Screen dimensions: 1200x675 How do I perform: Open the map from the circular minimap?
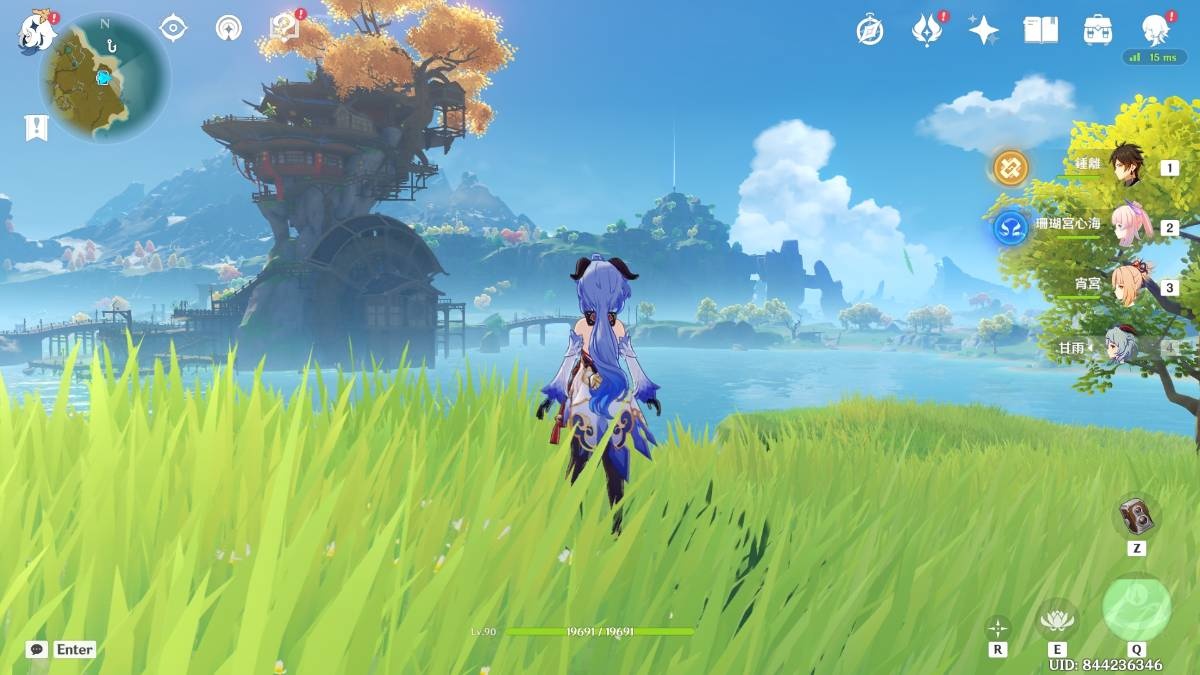(x=104, y=77)
